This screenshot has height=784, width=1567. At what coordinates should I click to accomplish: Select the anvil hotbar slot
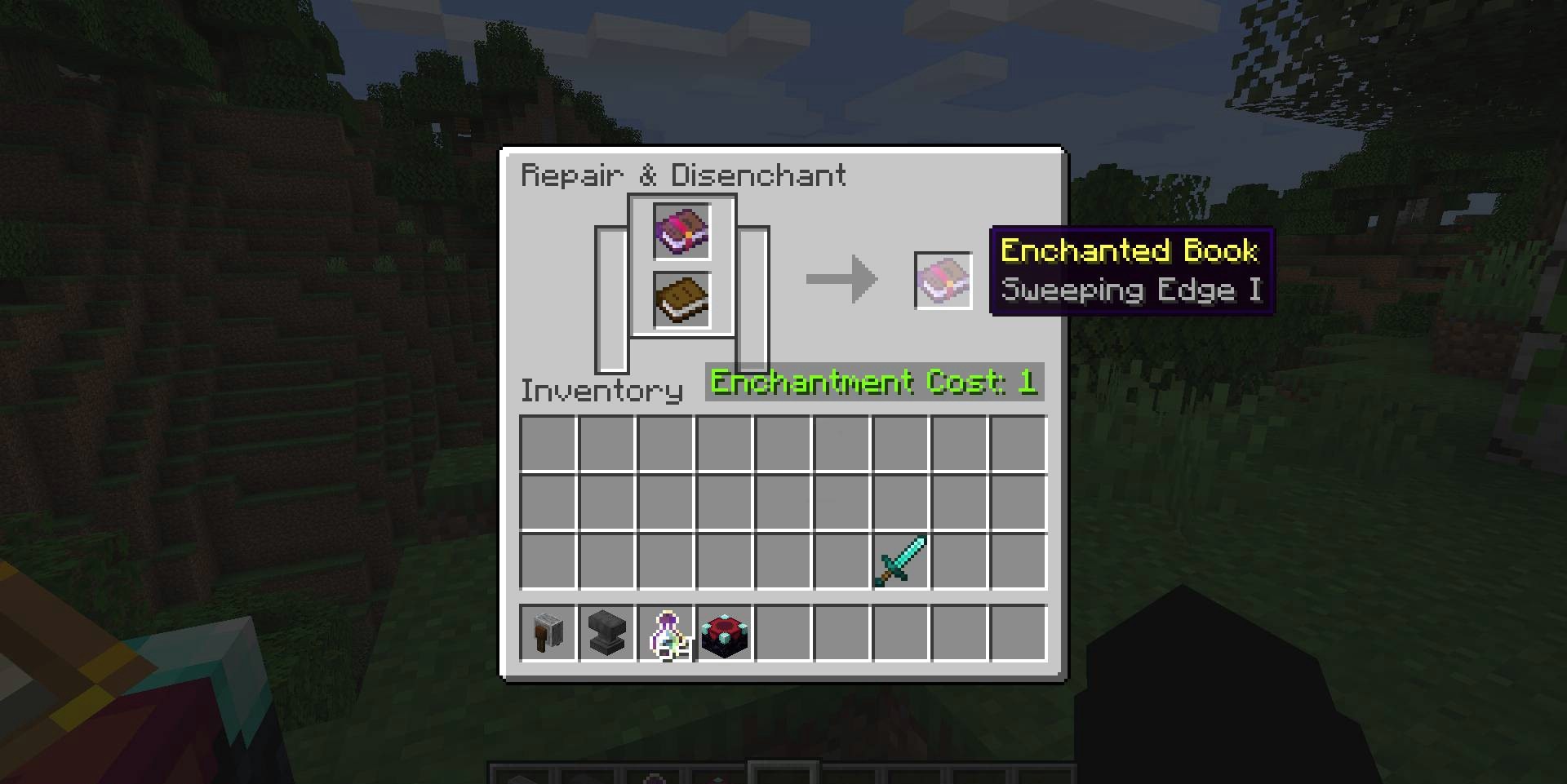606,633
